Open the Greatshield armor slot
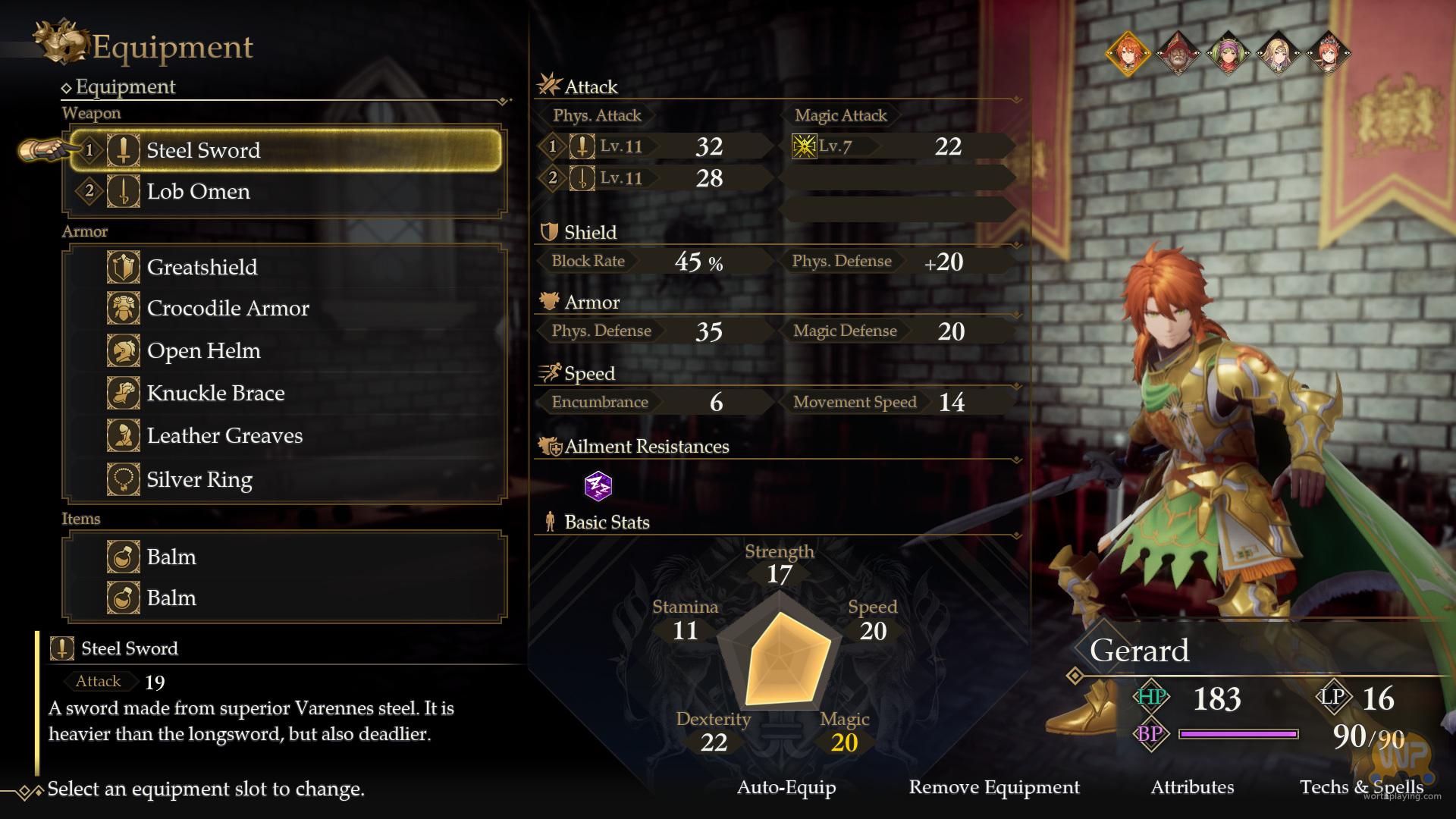 [285, 267]
